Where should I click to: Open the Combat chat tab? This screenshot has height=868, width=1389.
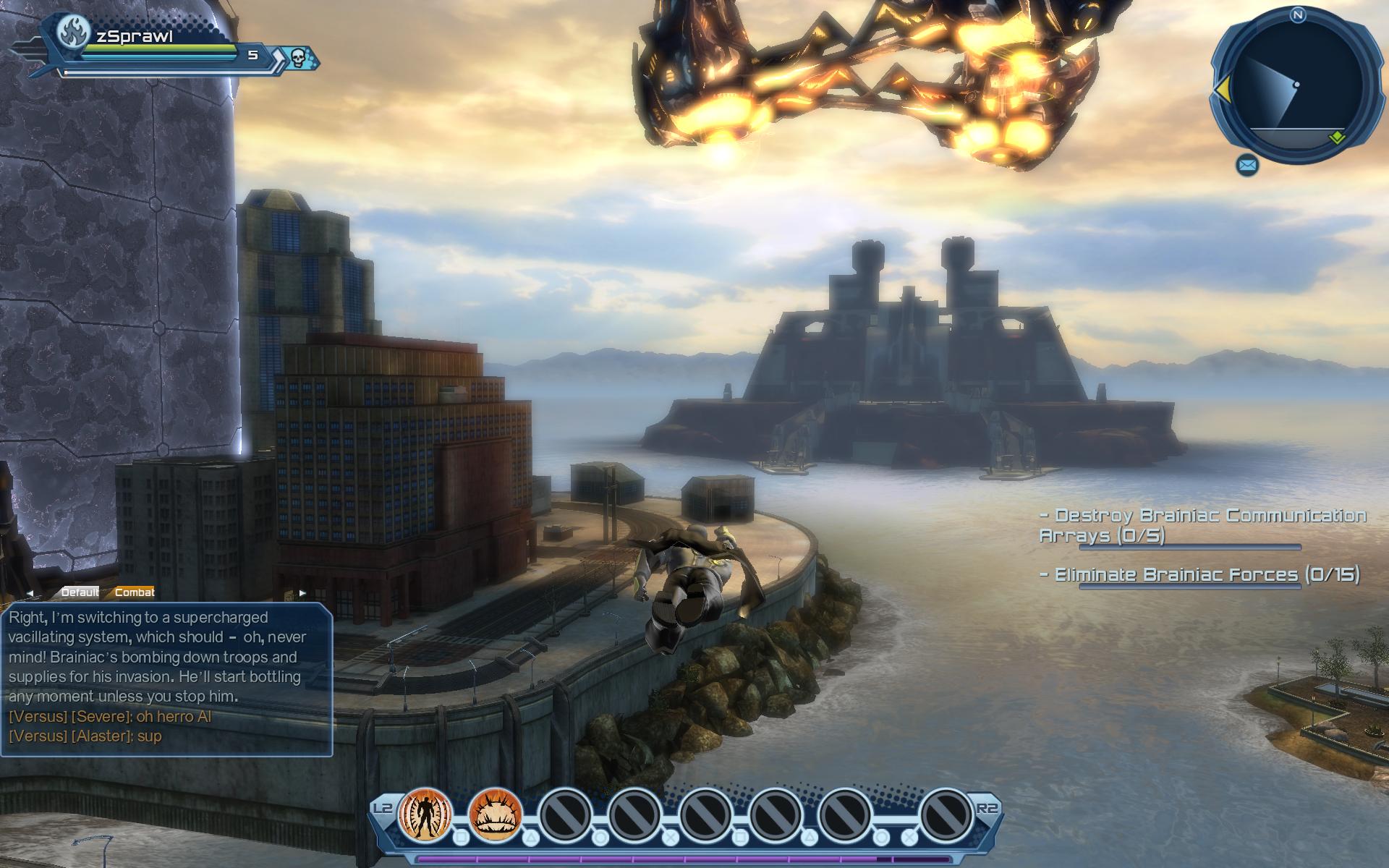[135, 592]
